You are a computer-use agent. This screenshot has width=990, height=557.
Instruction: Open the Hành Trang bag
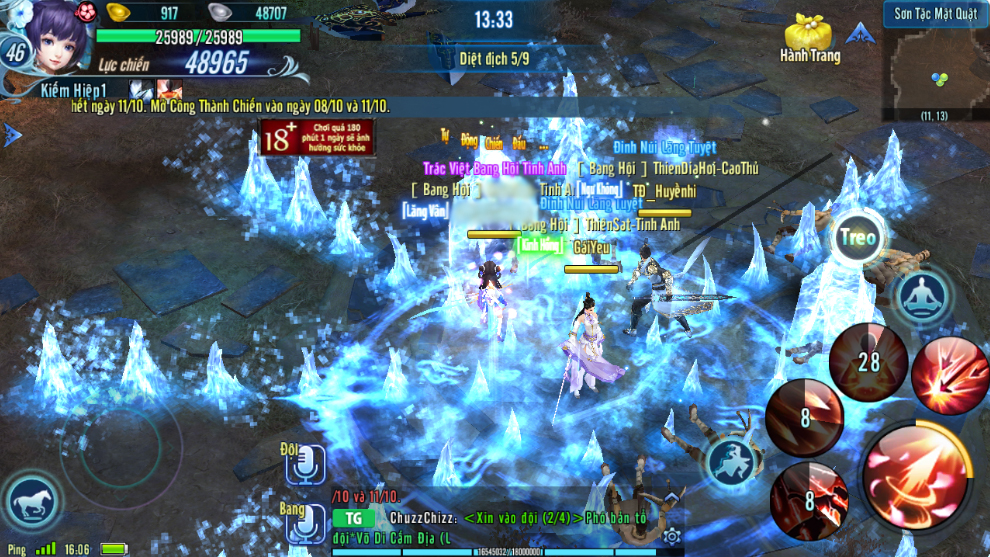(x=809, y=36)
